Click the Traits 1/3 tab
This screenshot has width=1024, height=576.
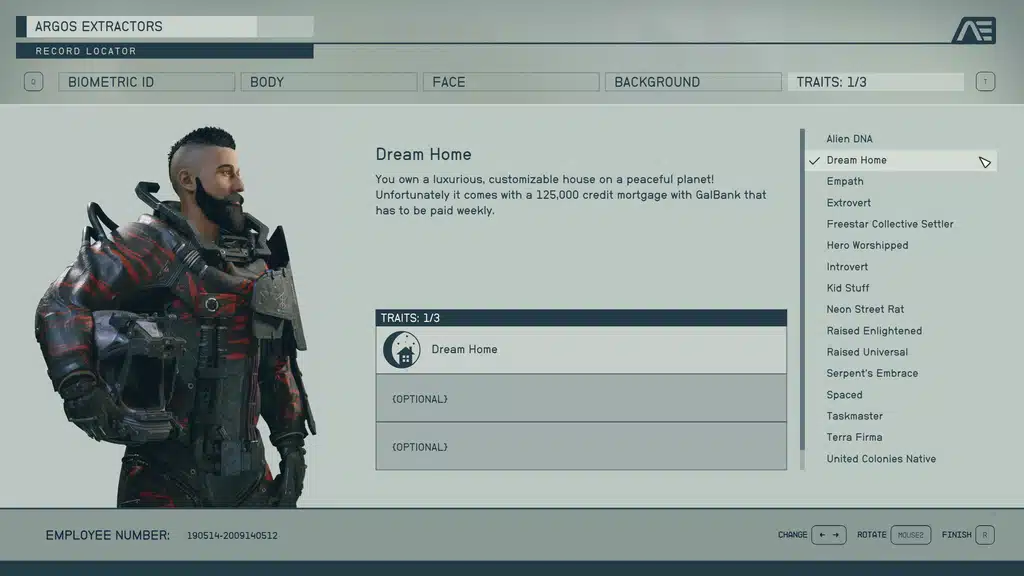click(875, 82)
